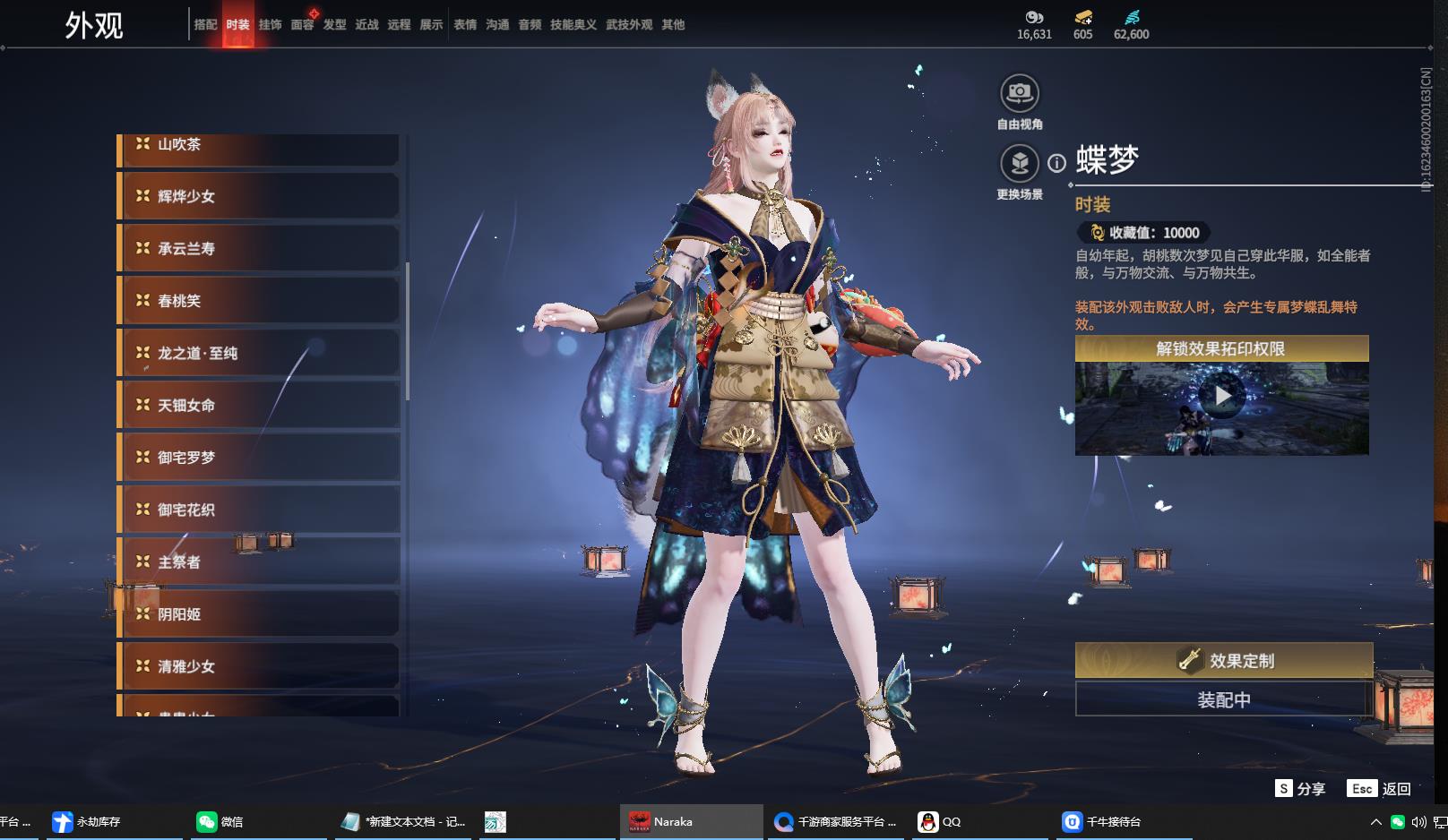Select the 辉烨少女 outfit
This screenshot has height=840, width=1448.
click(x=259, y=196)
